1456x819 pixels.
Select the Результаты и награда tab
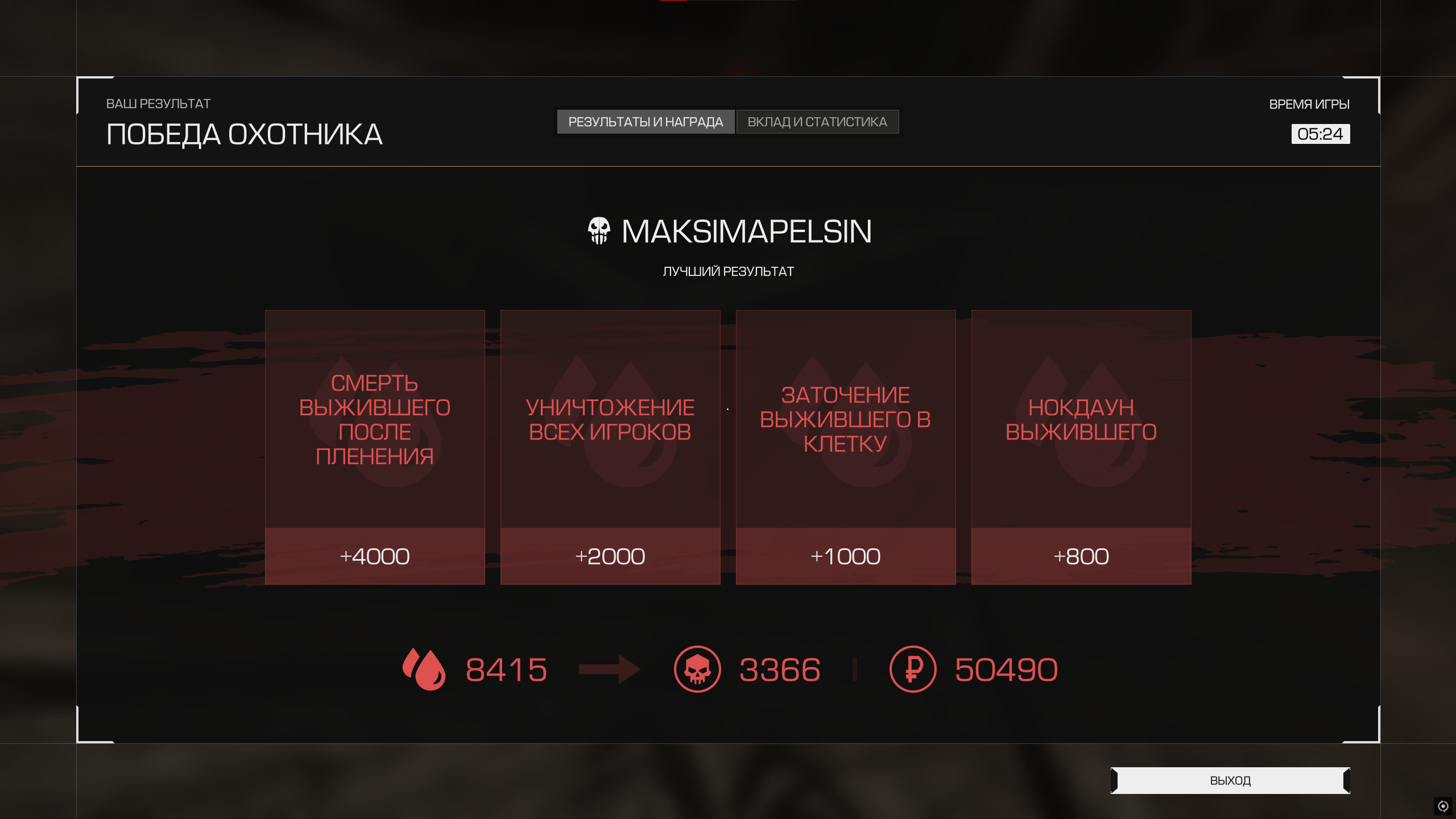click(x=646, y=122)
